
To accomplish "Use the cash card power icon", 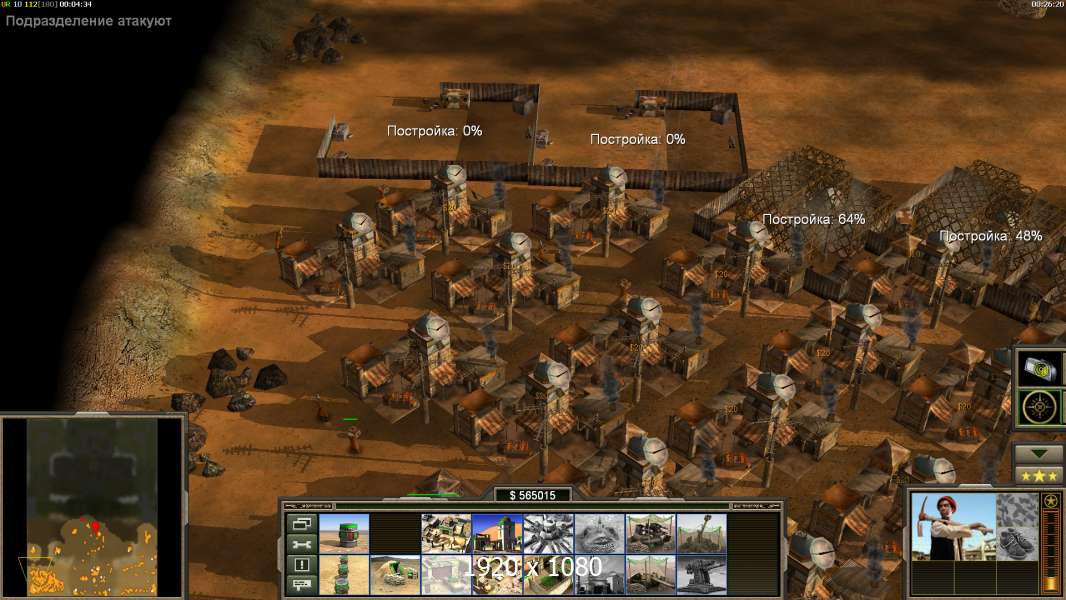I will [1041, 368].
